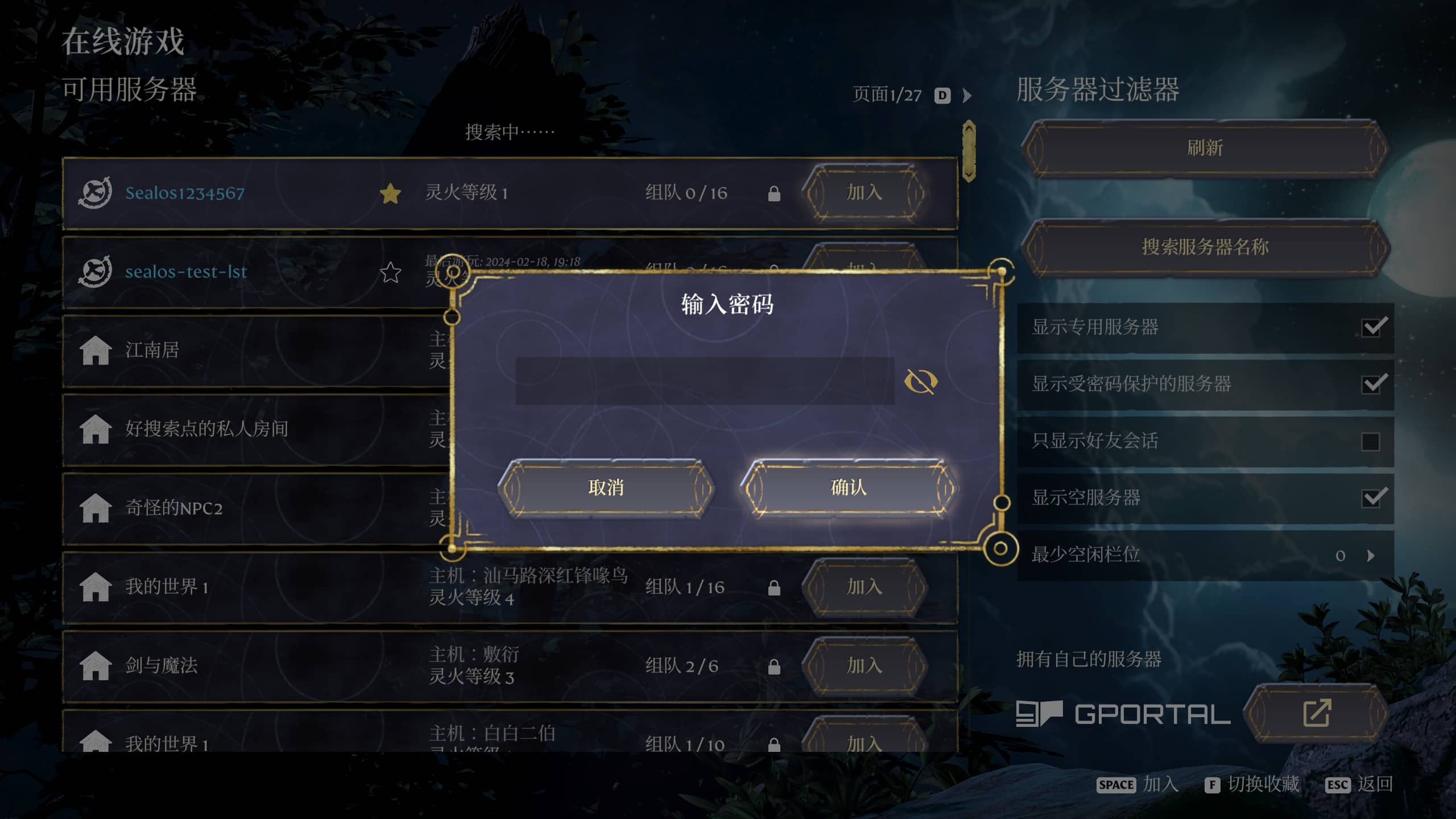
Task: Increase minimum free slots value
Action: pos(1371,555)
